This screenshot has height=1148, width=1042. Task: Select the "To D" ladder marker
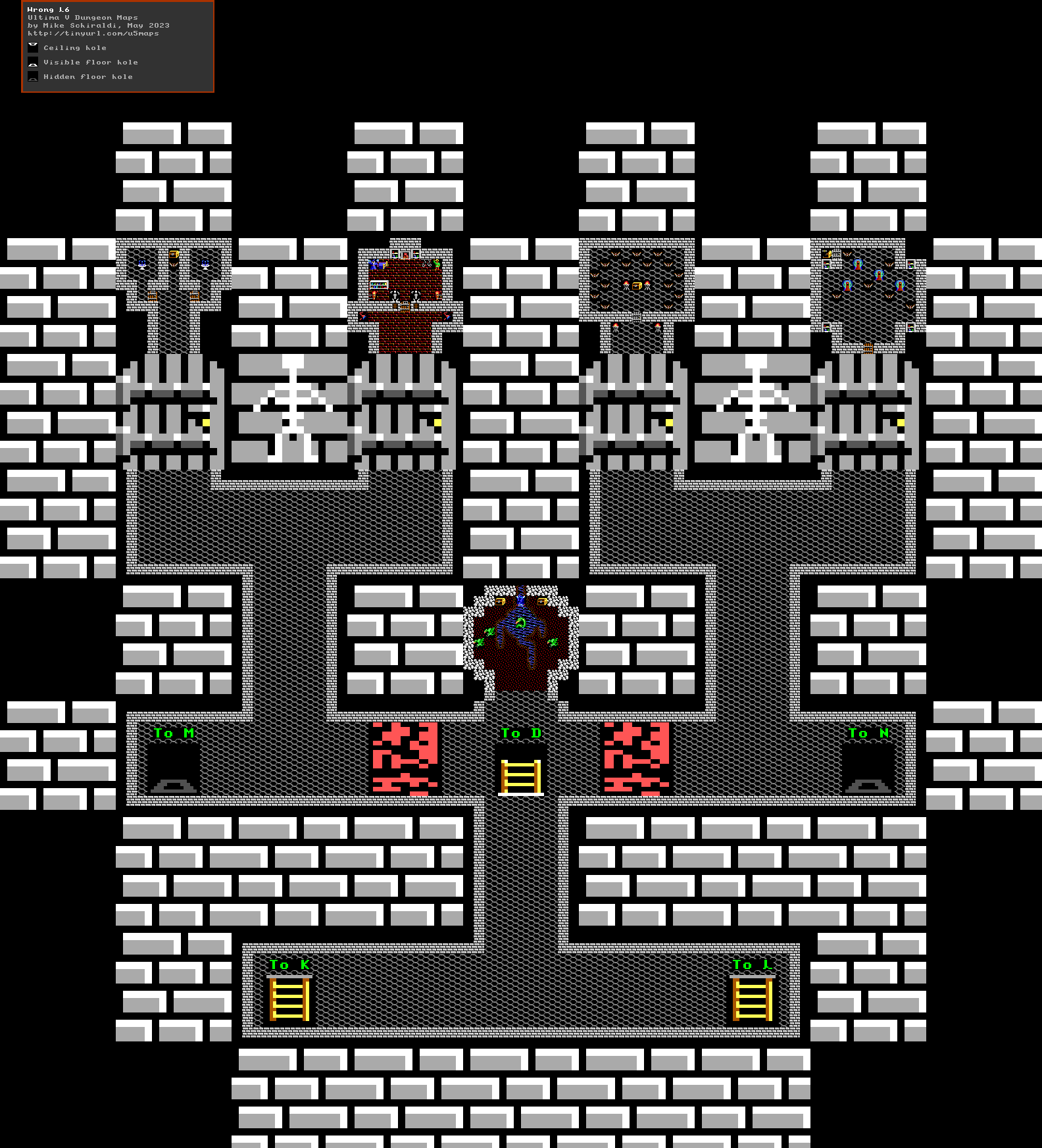pos(520,775)
